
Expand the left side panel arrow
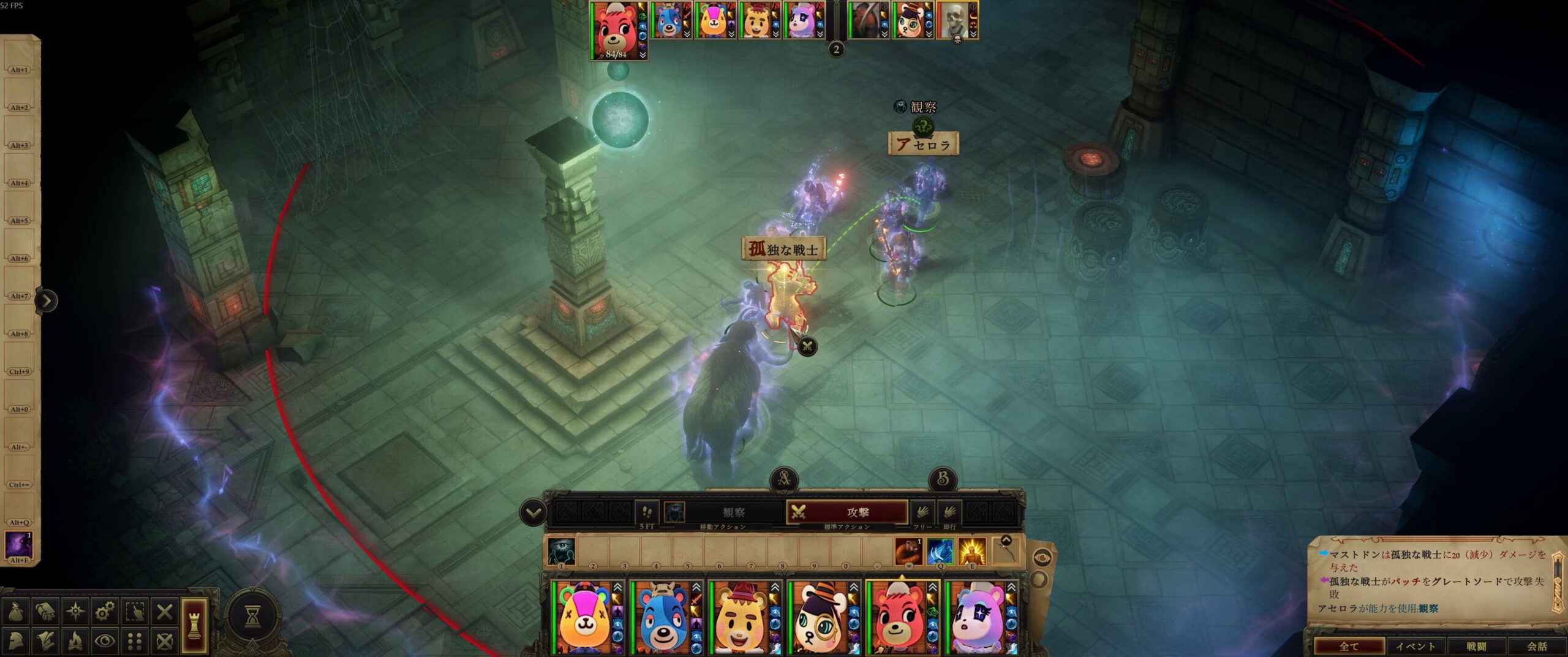(x=47, y=301)
